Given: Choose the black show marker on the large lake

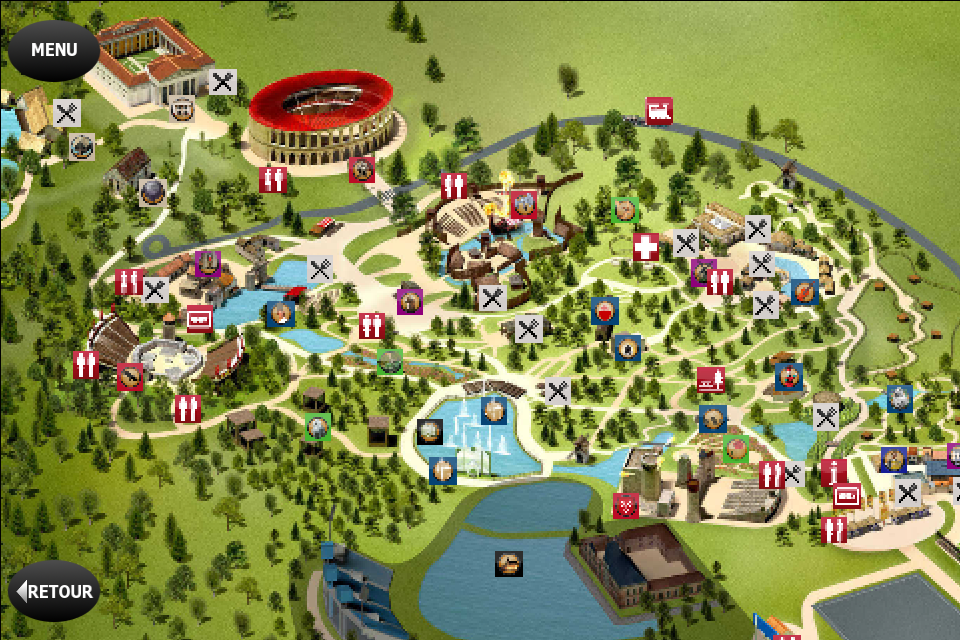Looking at the screenshot, I should click(x=509, y=564).
